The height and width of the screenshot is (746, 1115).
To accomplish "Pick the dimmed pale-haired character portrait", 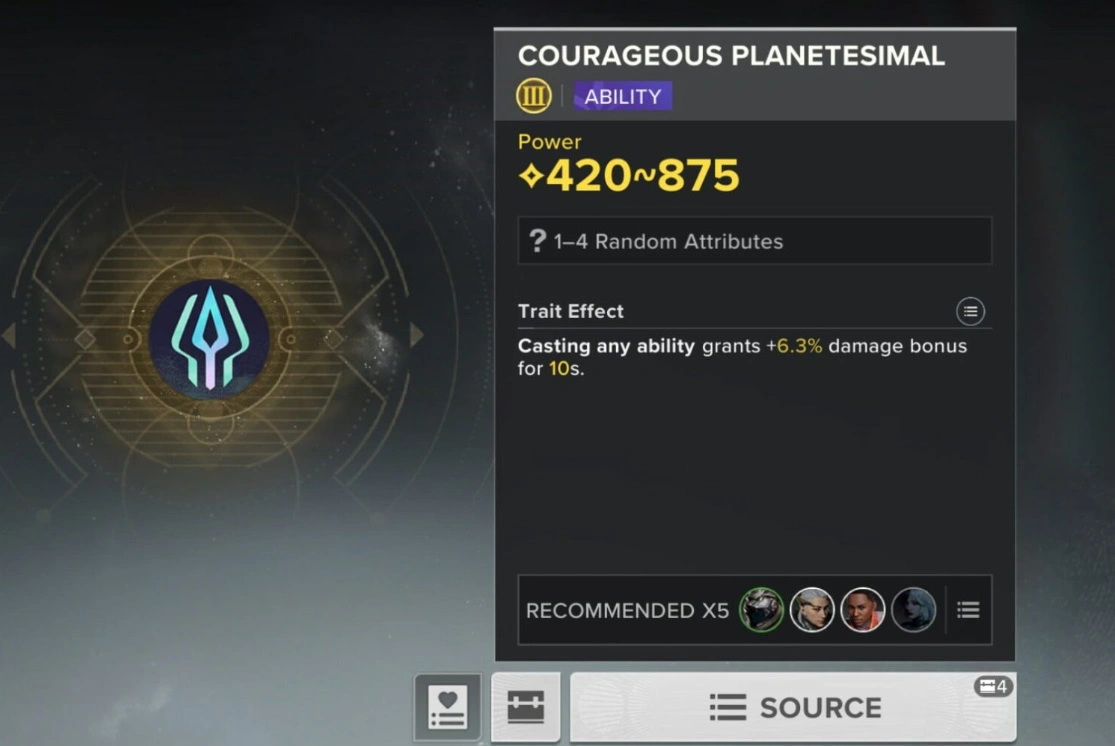I will point(913,610).
